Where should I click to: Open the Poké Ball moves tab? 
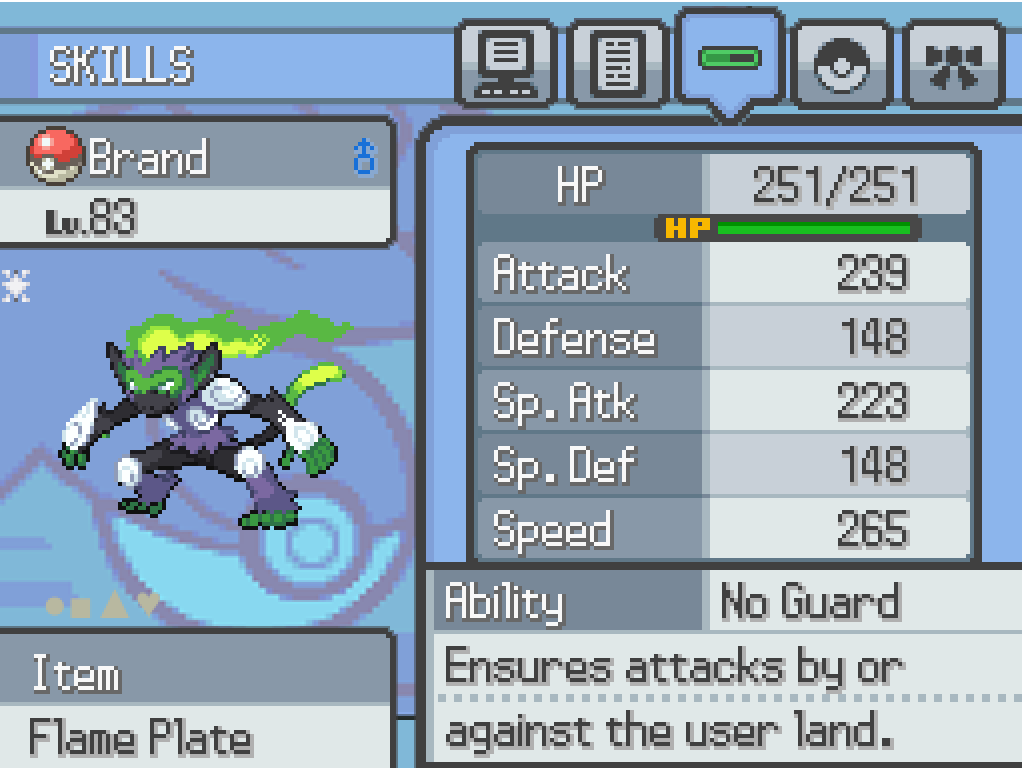point(842,65)
